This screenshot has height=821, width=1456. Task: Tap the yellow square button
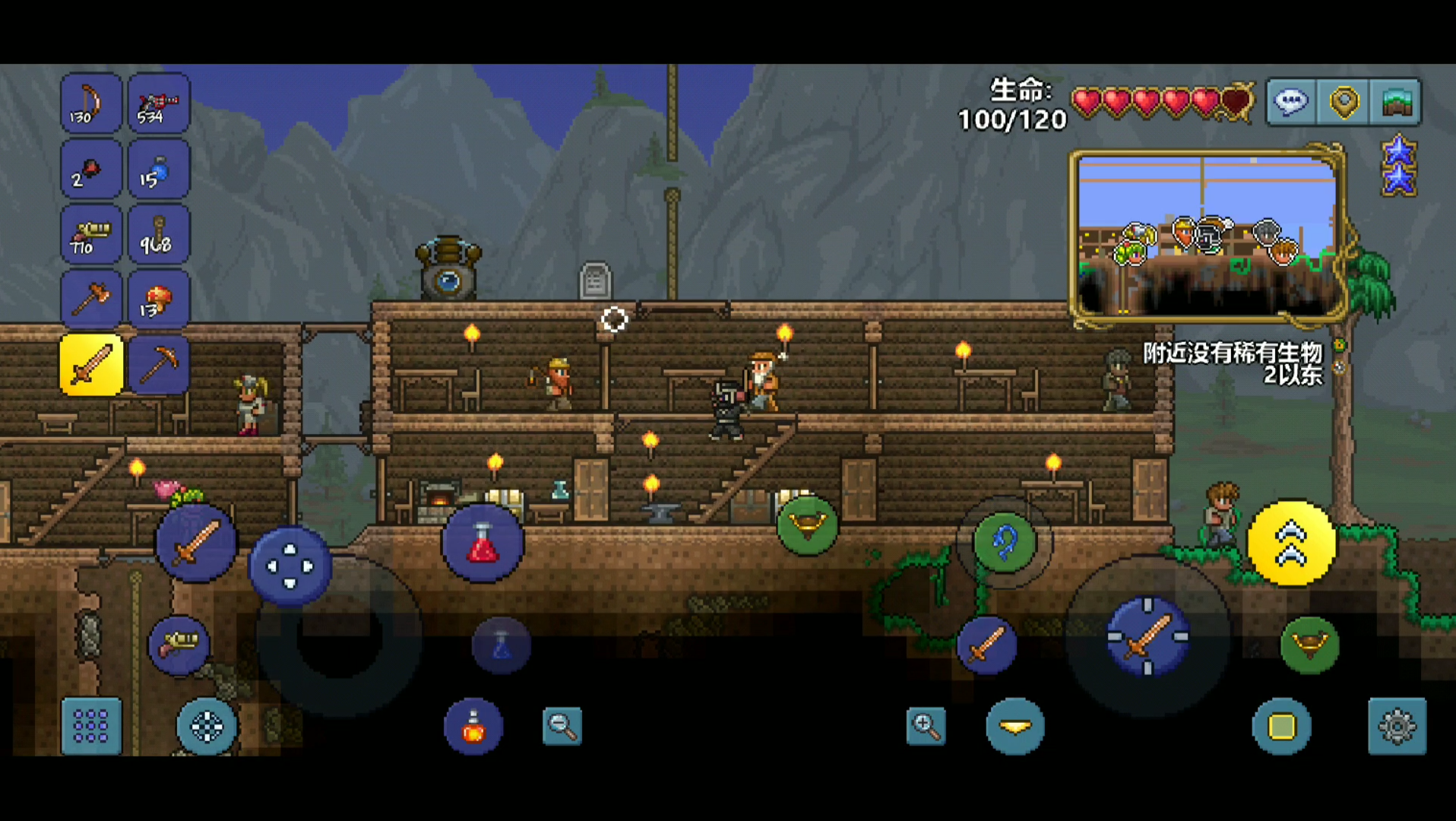[1281, 727]
